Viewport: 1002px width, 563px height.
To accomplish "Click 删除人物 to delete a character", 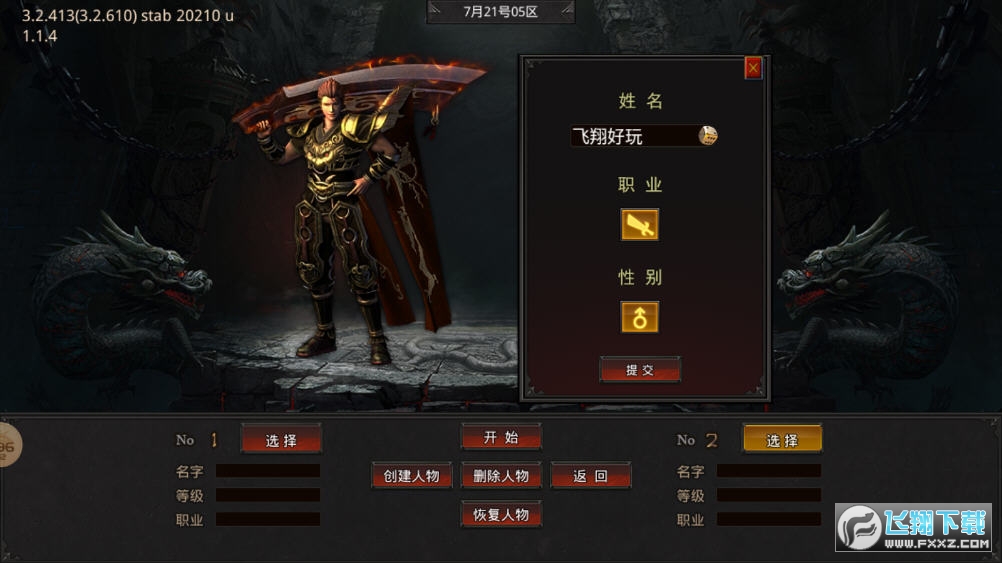I will [x=501, y=476].
